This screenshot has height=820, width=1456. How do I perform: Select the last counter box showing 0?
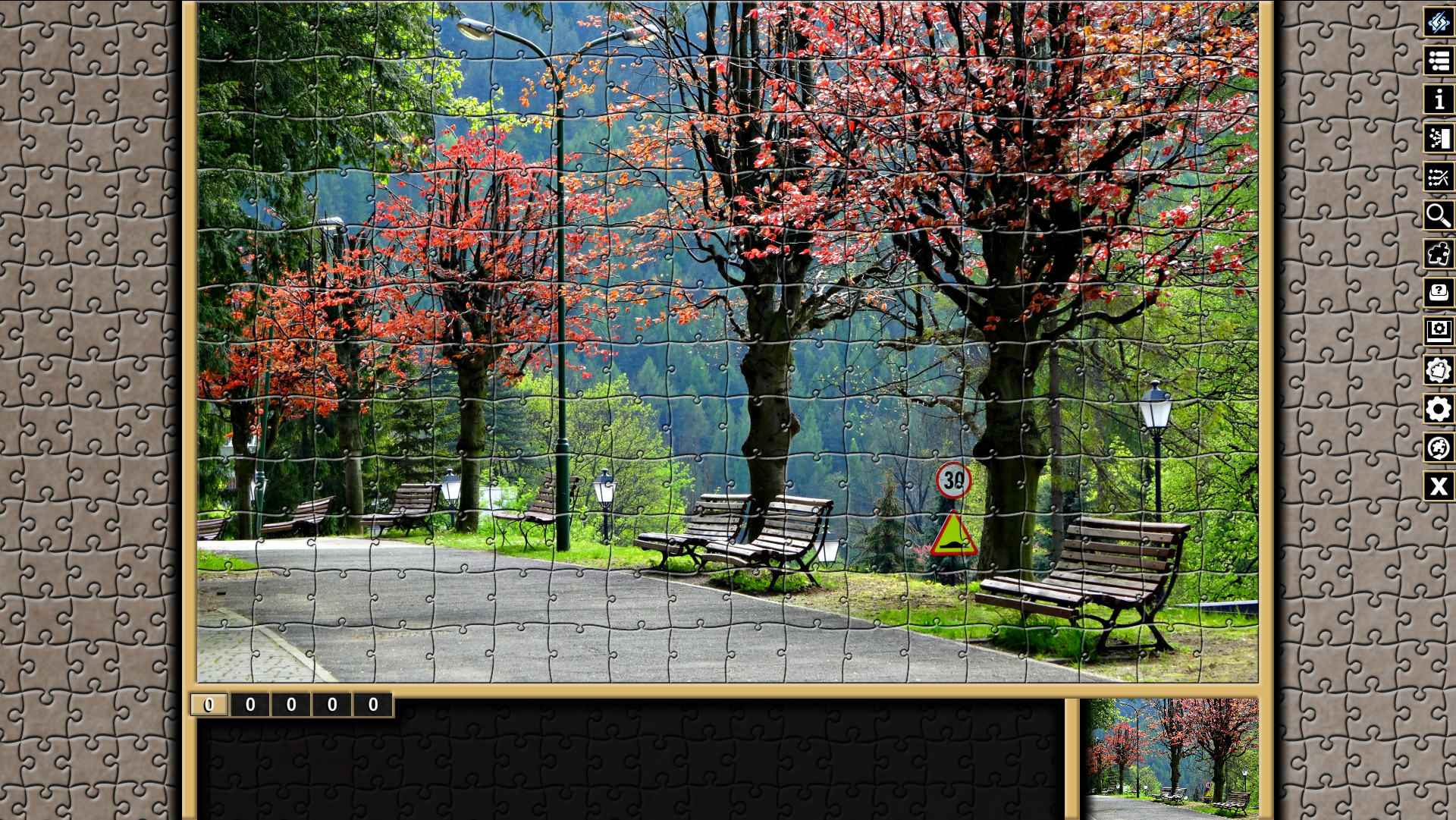[372, 704]
